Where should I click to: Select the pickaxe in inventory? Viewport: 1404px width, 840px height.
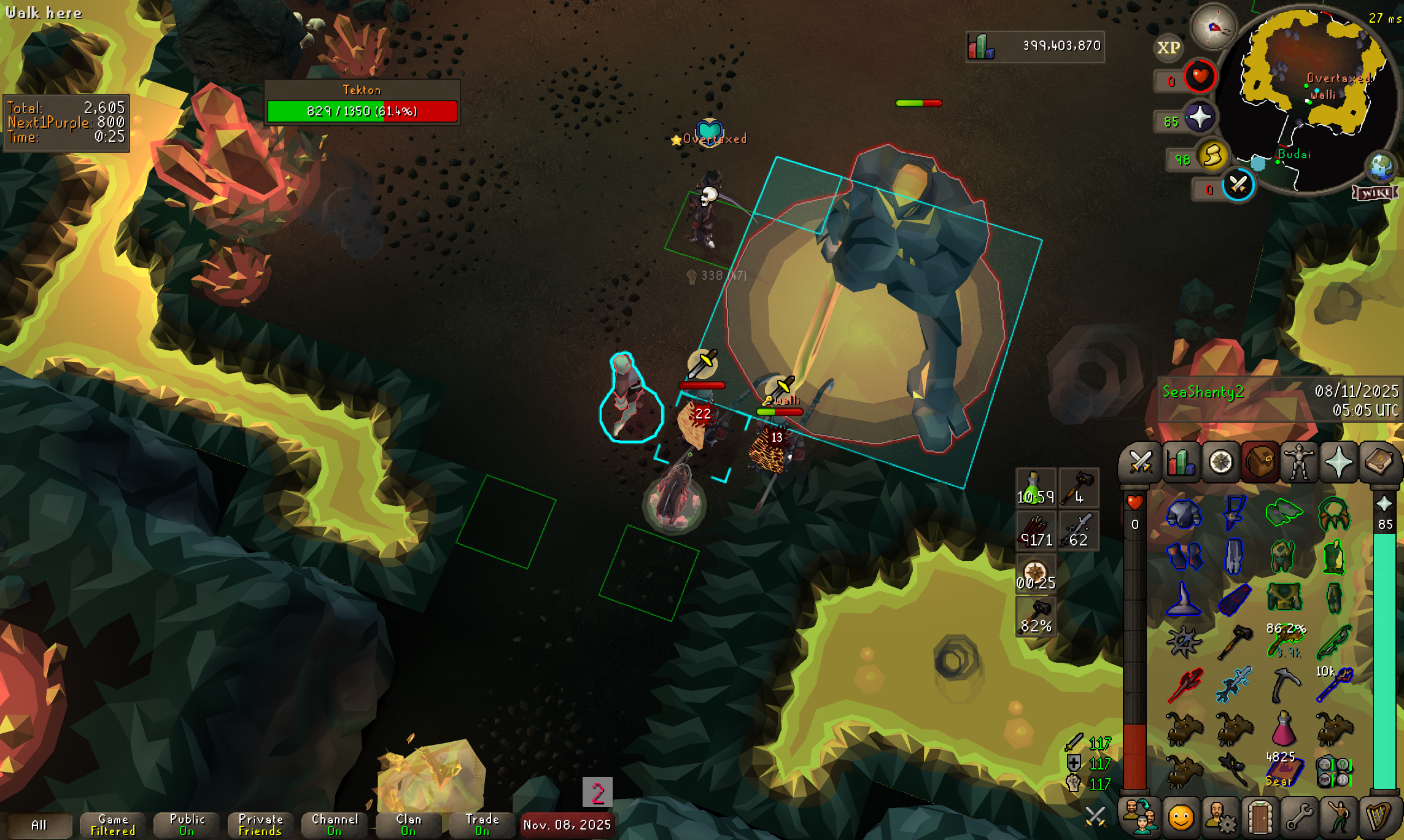pyautogui.click(x=1285, y=685)
